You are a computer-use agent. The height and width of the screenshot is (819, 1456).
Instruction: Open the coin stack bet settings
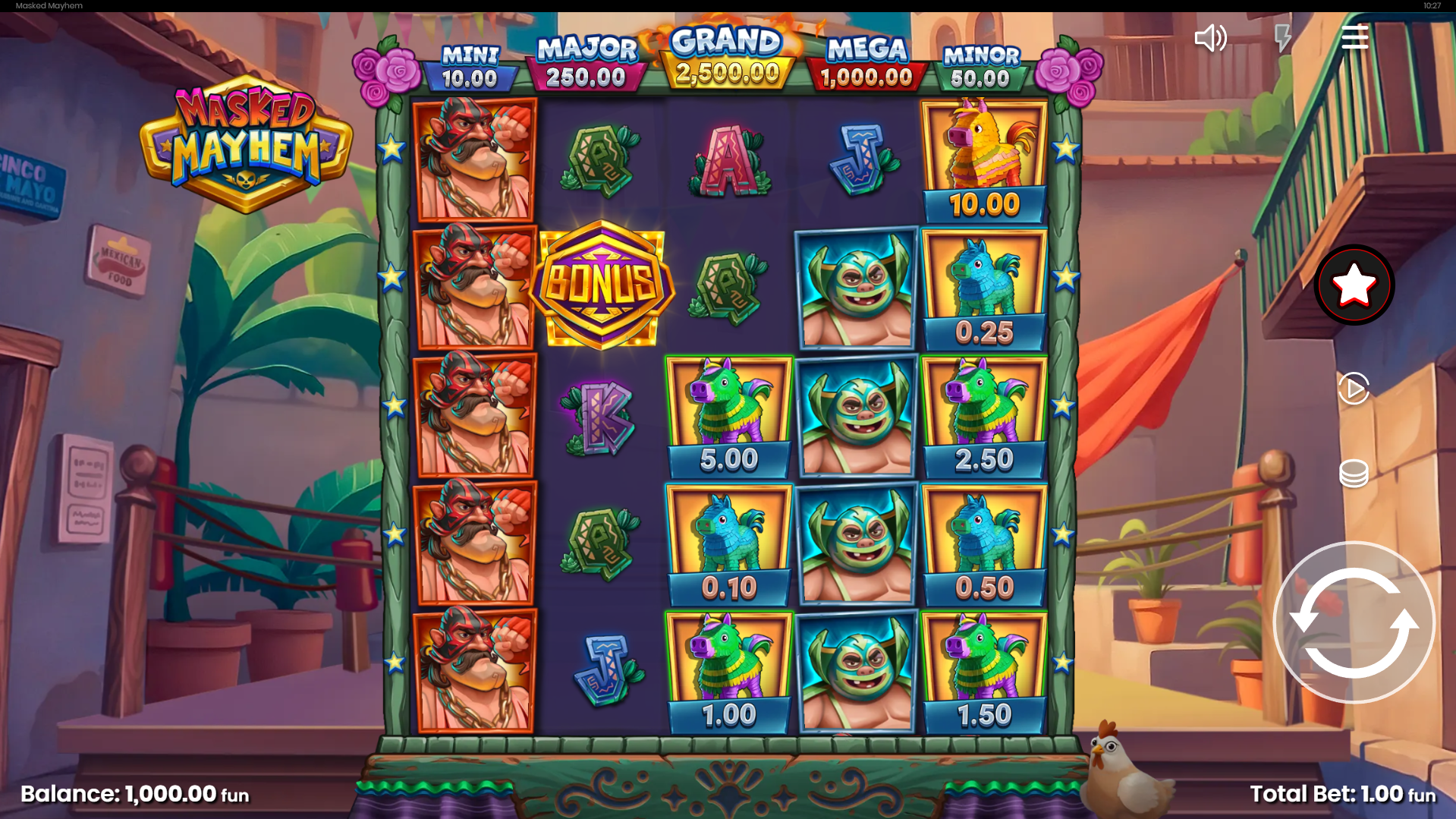coord(1354,474)
